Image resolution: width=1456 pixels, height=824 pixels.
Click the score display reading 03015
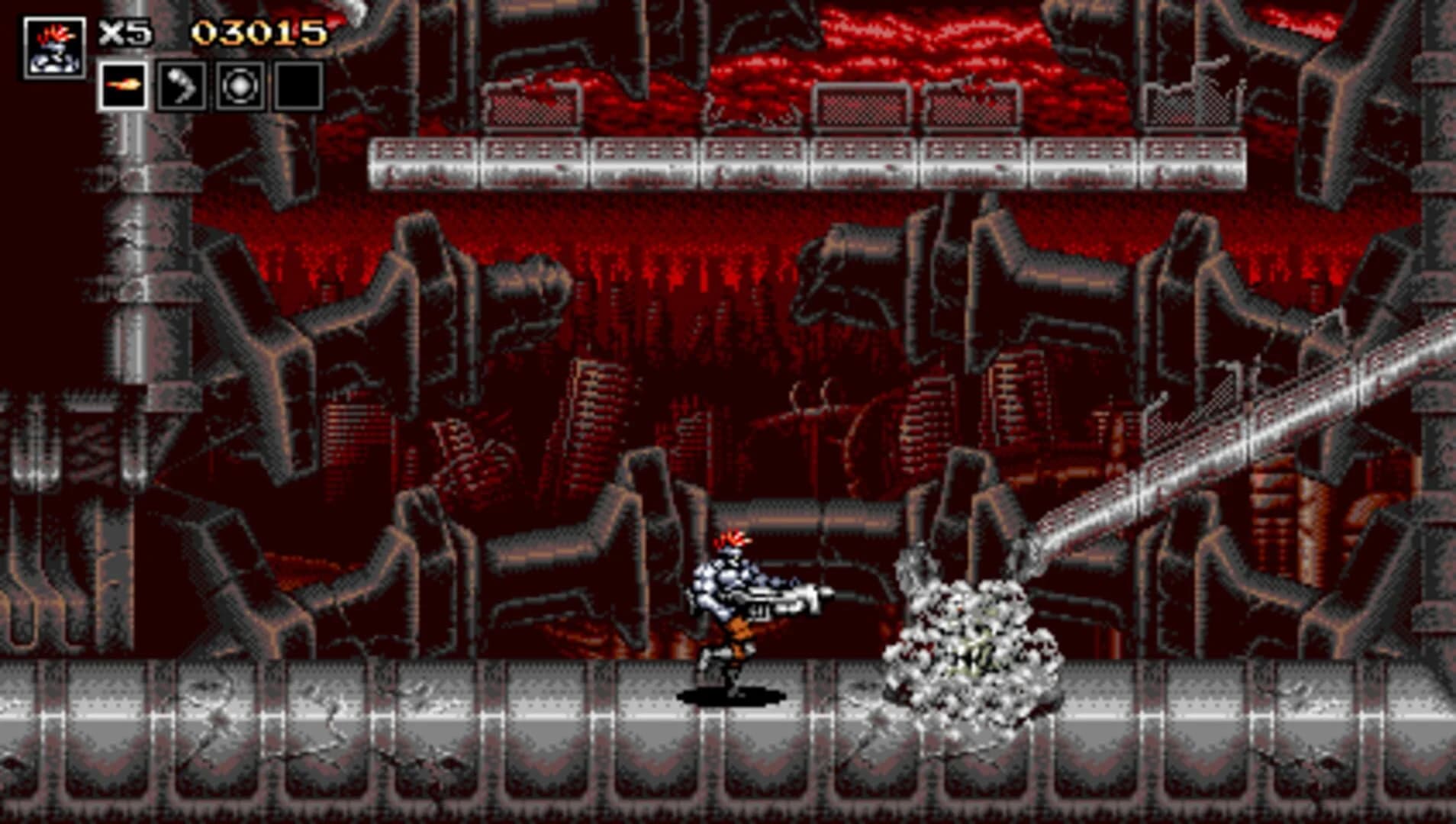coord(259,32)
